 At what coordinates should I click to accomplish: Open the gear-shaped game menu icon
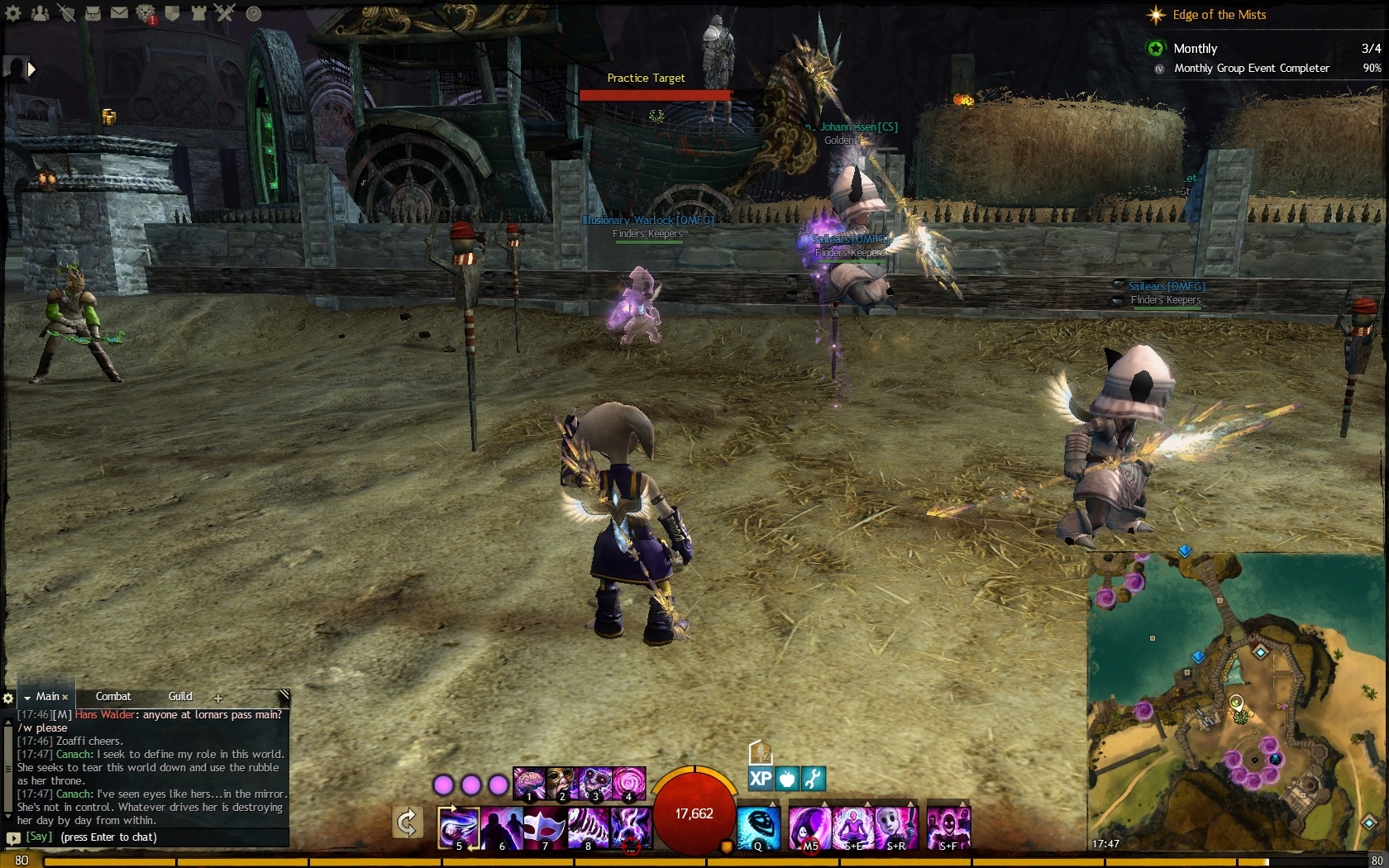[14, 13]
